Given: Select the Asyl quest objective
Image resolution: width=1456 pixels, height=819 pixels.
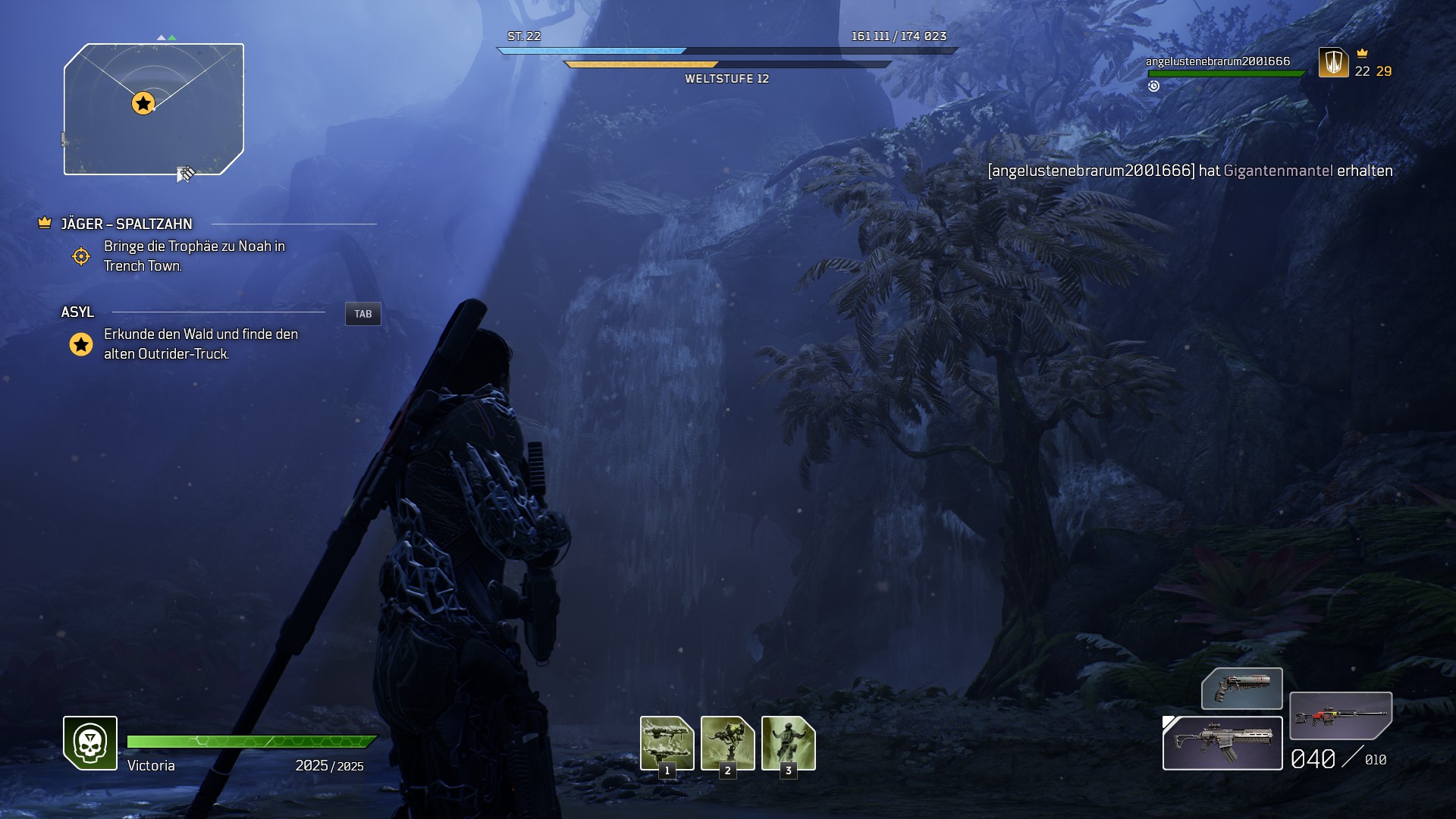Looking at the screenshot, I should coord(200,344).
